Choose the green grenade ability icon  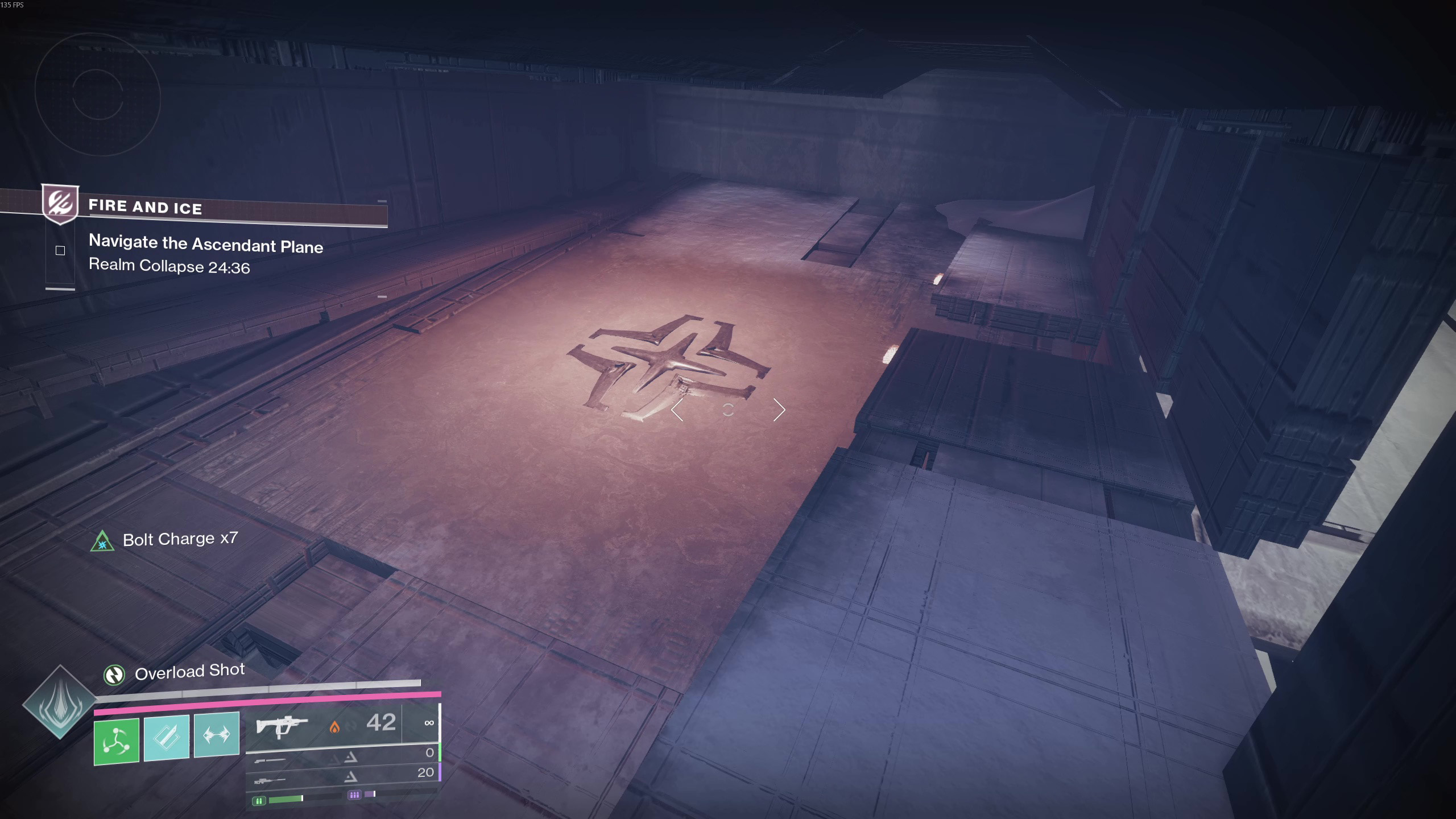tap(117, 741)
